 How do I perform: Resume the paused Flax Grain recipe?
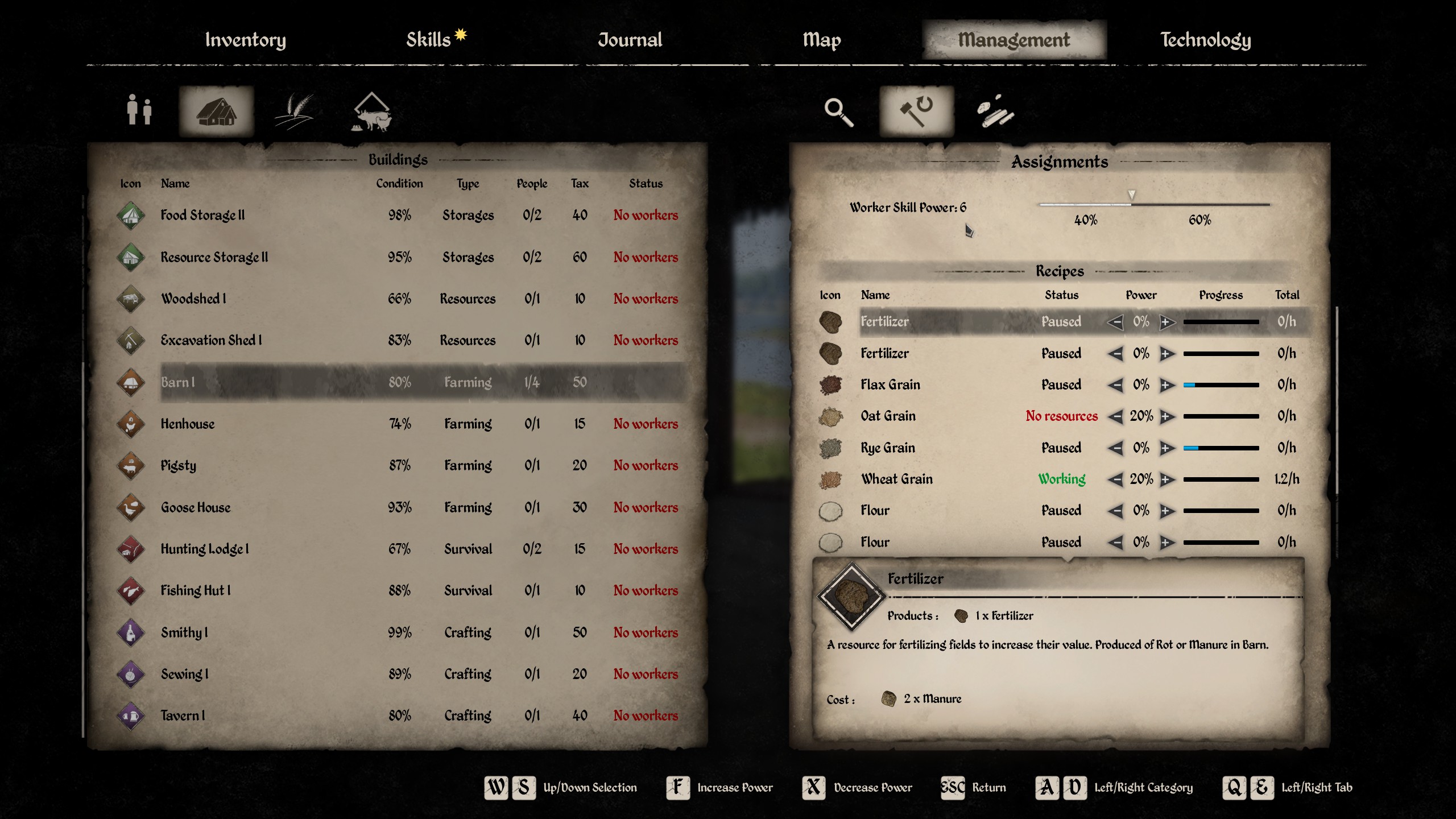(x=1061, y=384)
